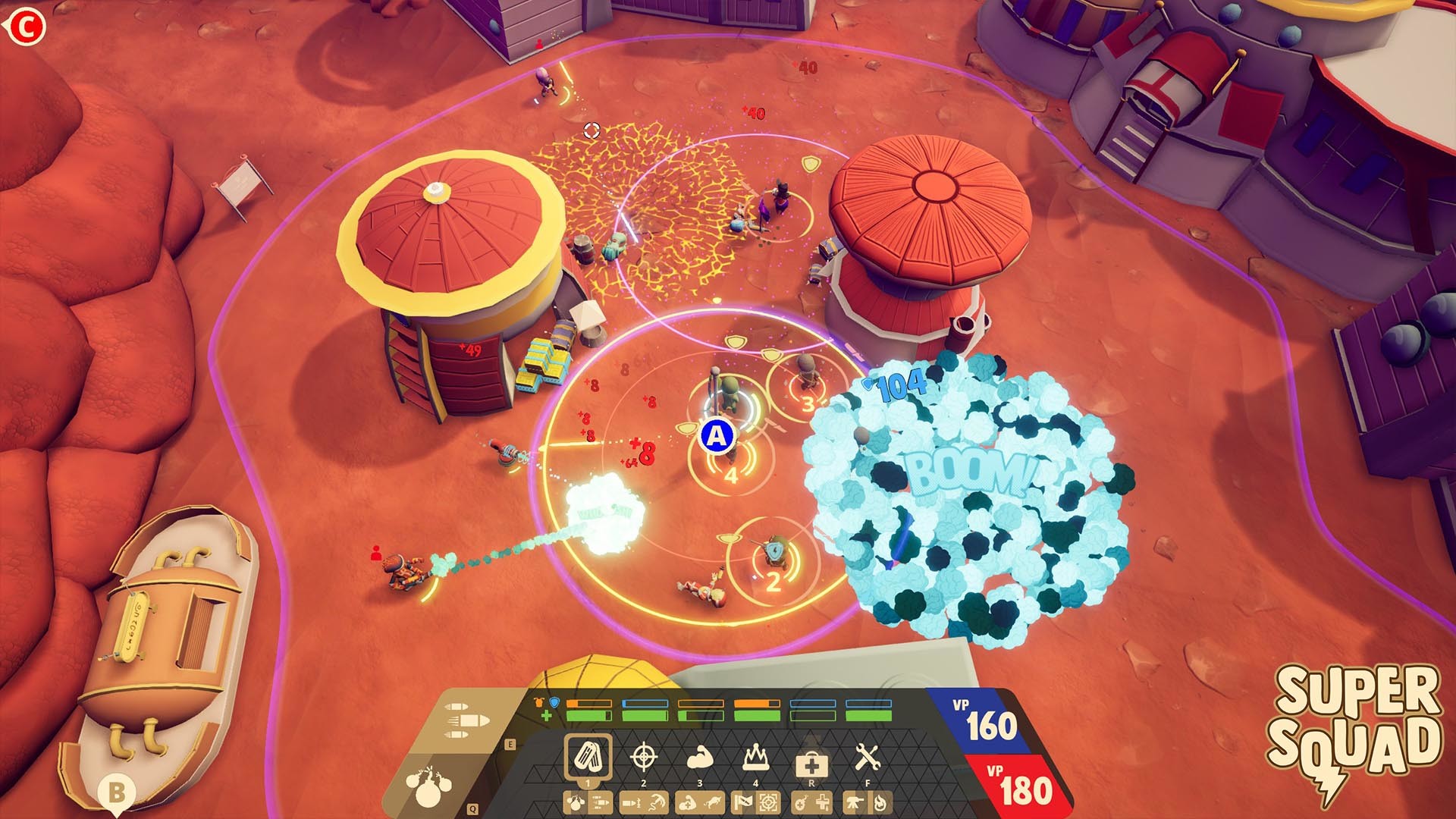Select the crown ability in slot 4

point(756,757)
